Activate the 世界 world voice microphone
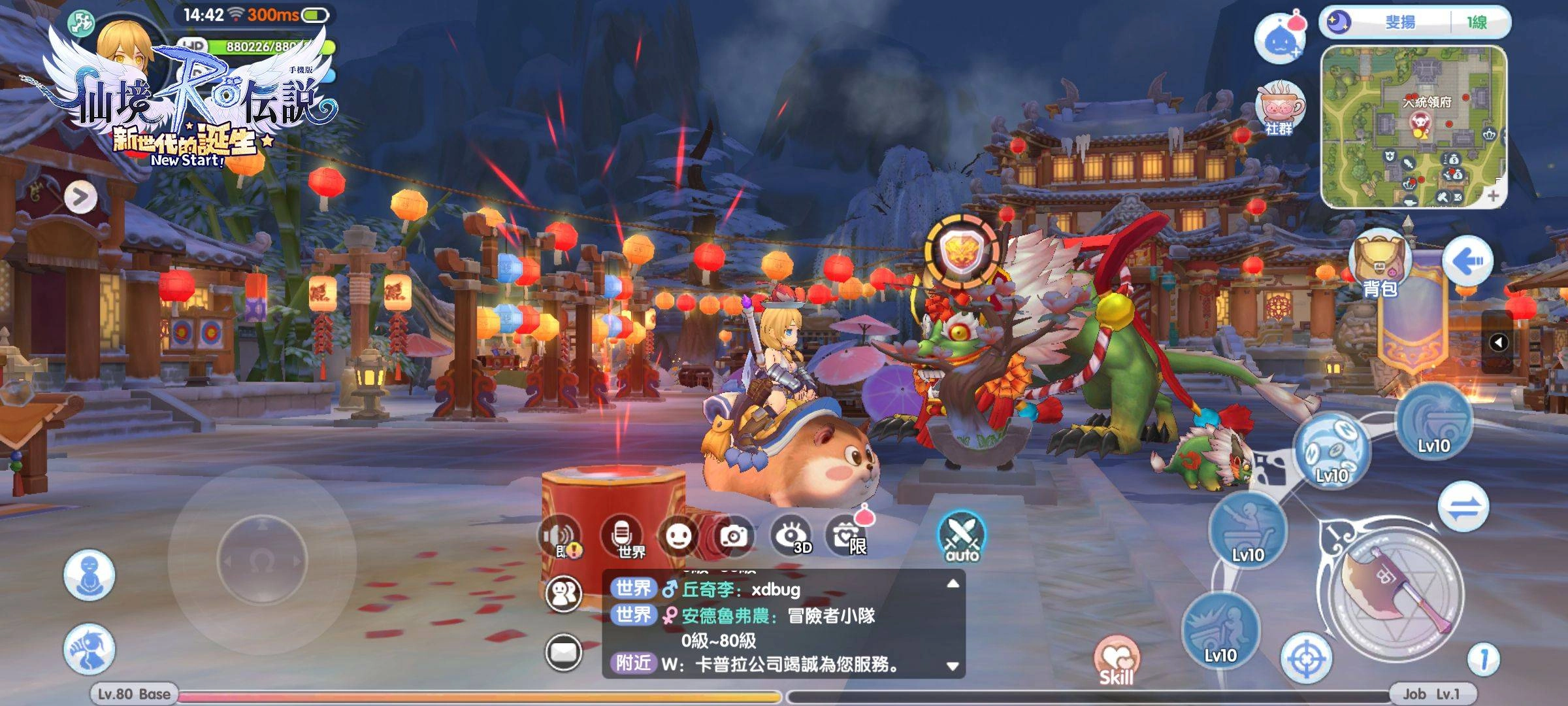 point(623,537)
